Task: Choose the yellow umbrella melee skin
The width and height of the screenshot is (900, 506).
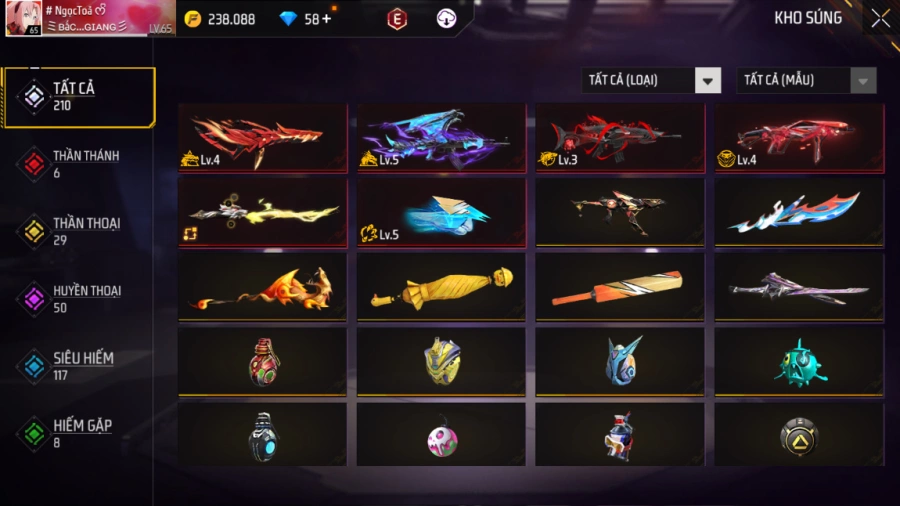Action: click(x=441, y=287)
